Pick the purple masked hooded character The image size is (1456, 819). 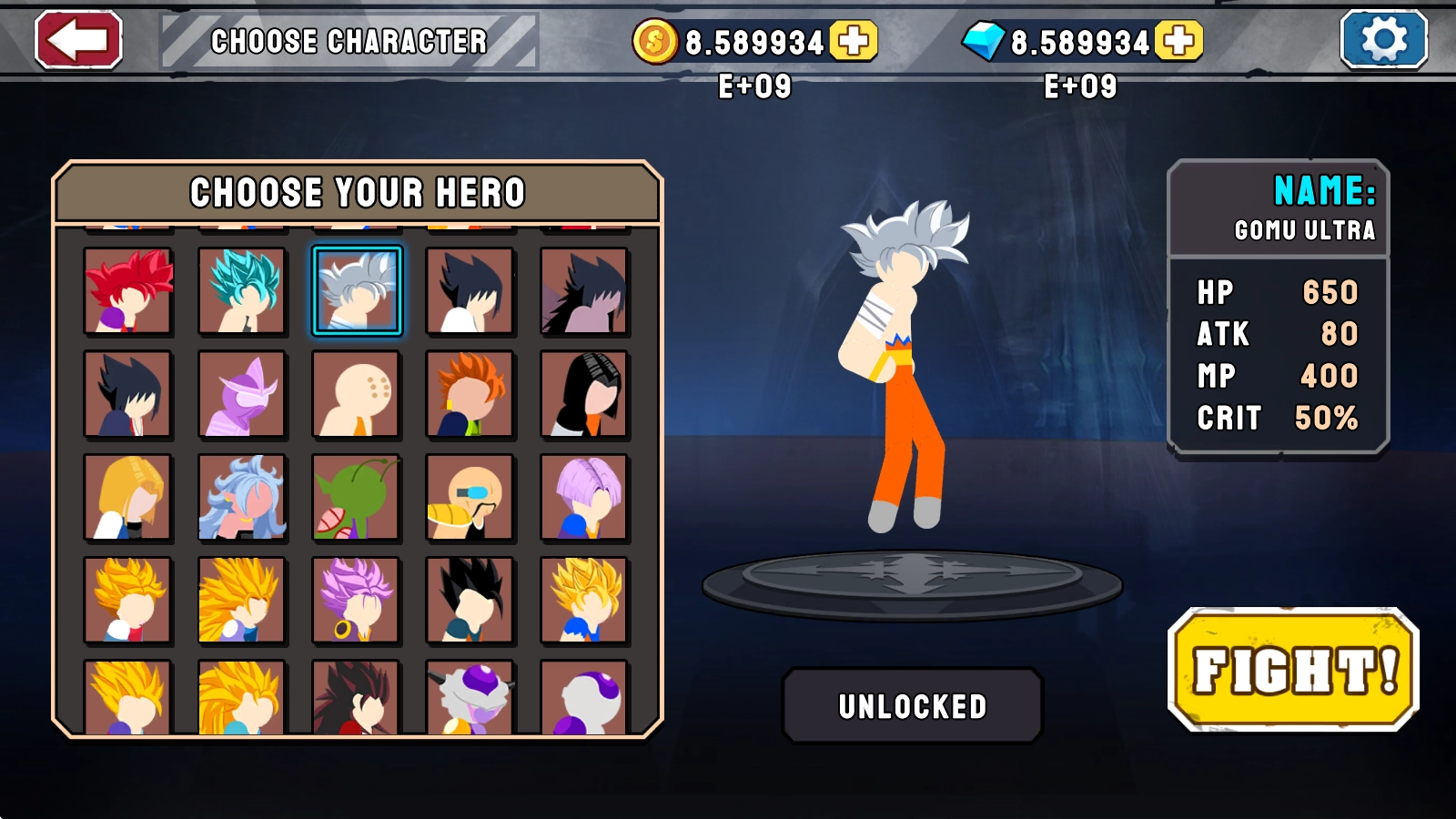click(242, 394)
